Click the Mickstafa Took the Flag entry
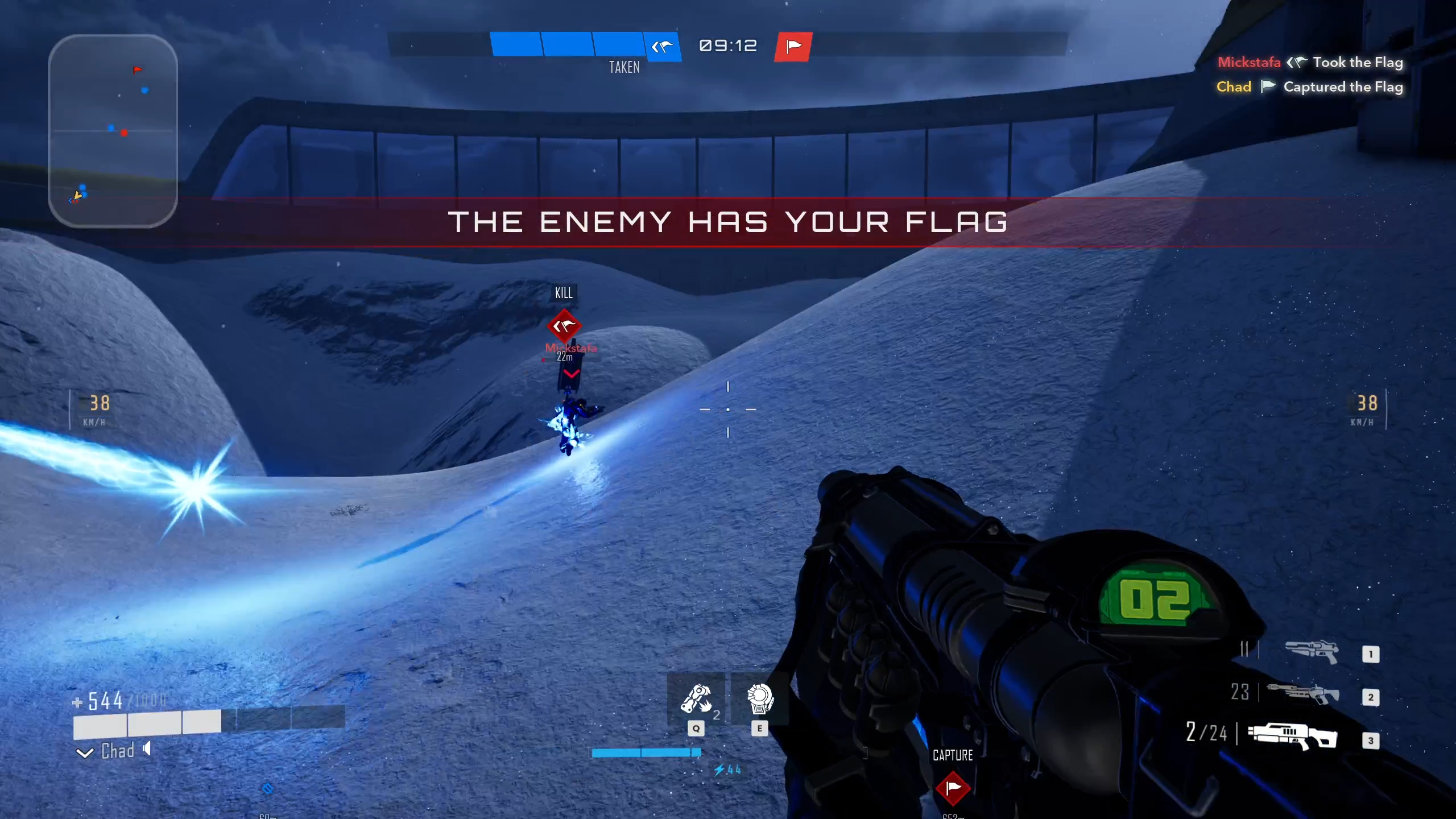The image size is (1456, 819). 1310,62
